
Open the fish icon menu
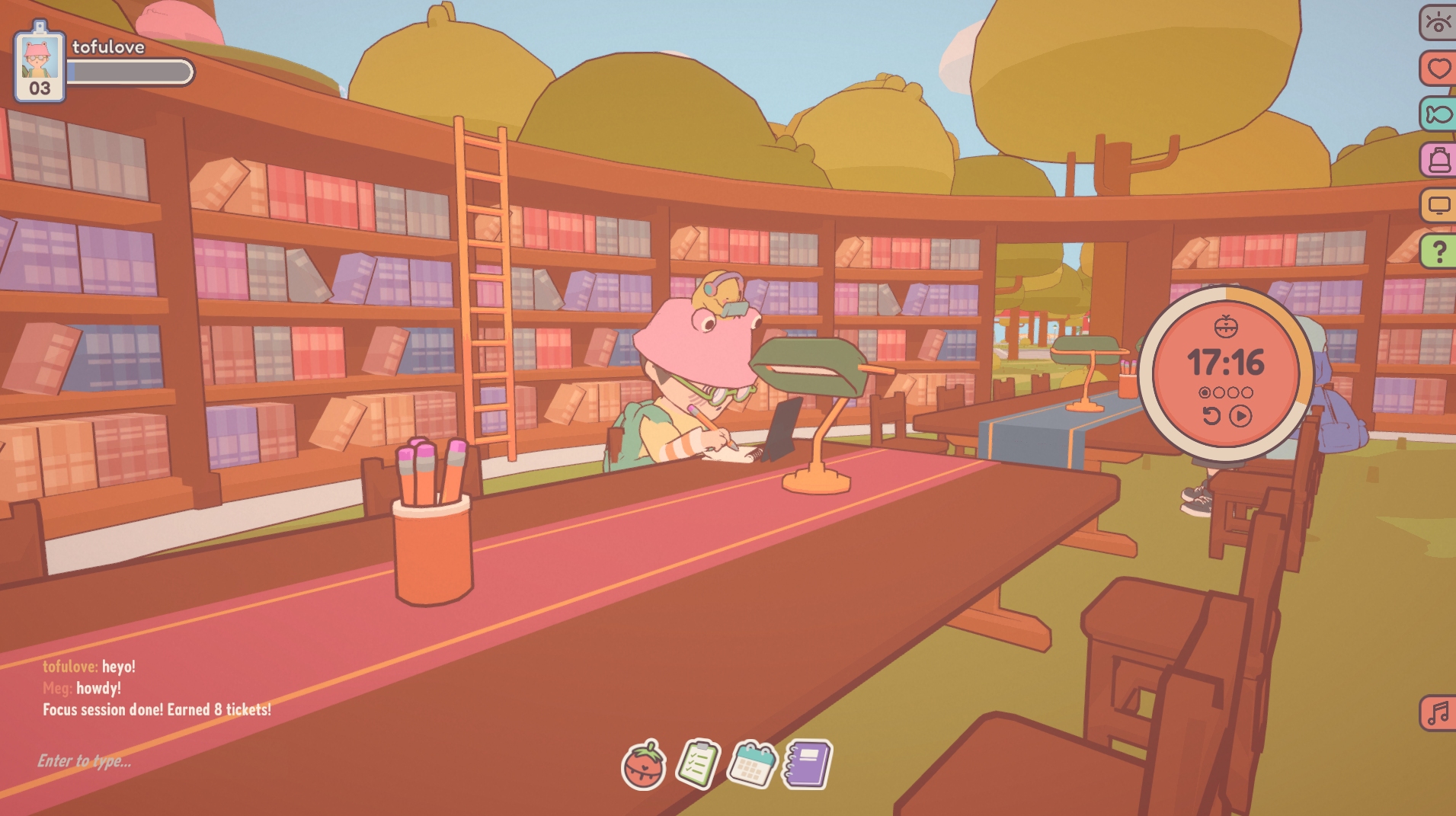tap(1438, 114)
